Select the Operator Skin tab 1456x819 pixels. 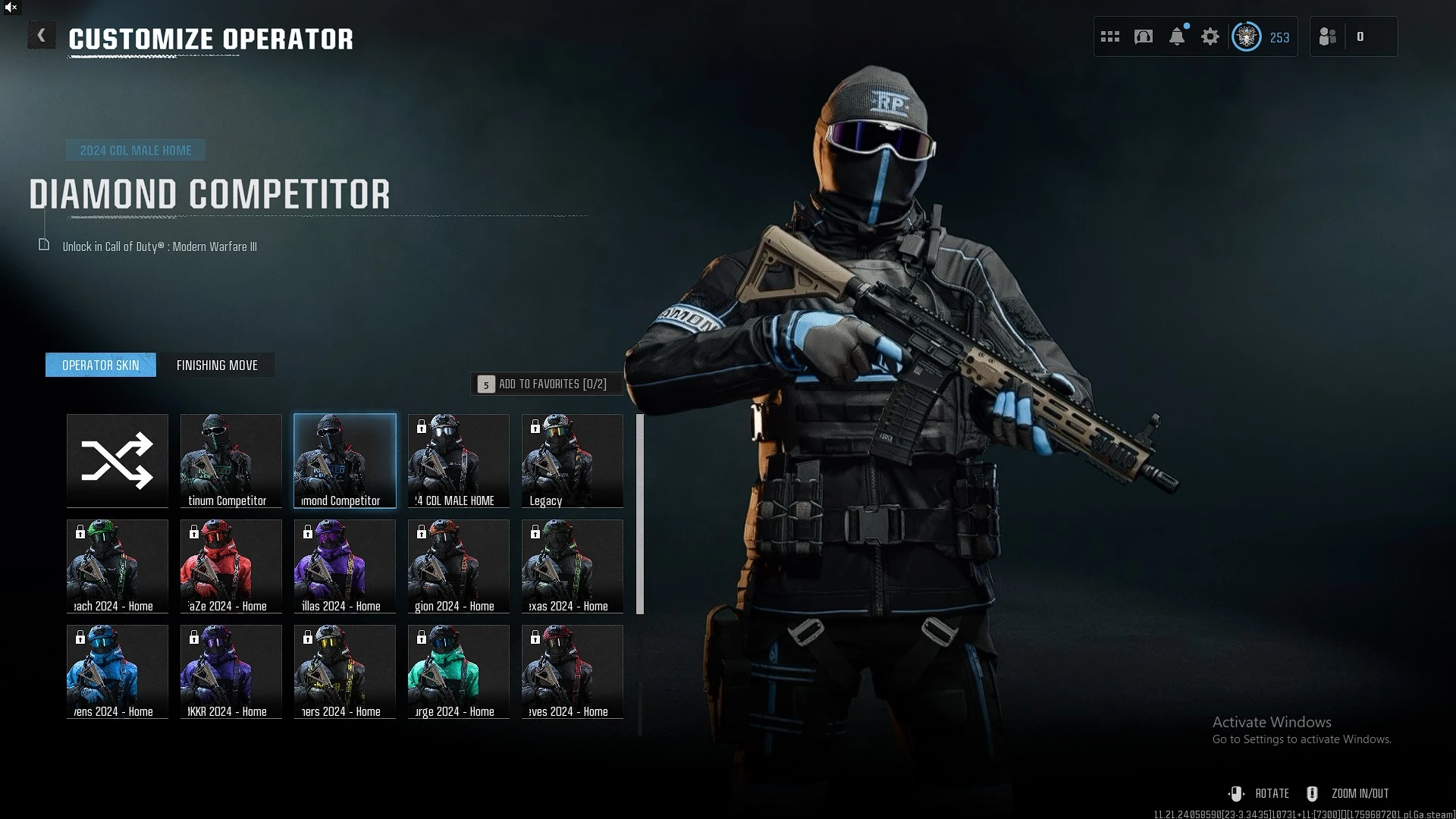pyautogui.click(x=101, y=365)
